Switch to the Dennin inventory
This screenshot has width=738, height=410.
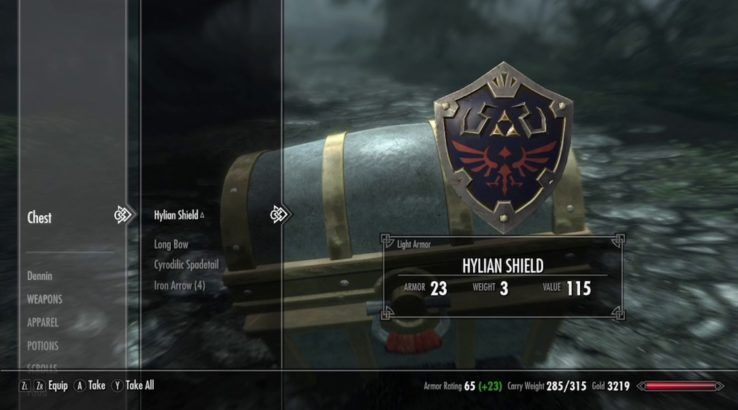(40, 275)
